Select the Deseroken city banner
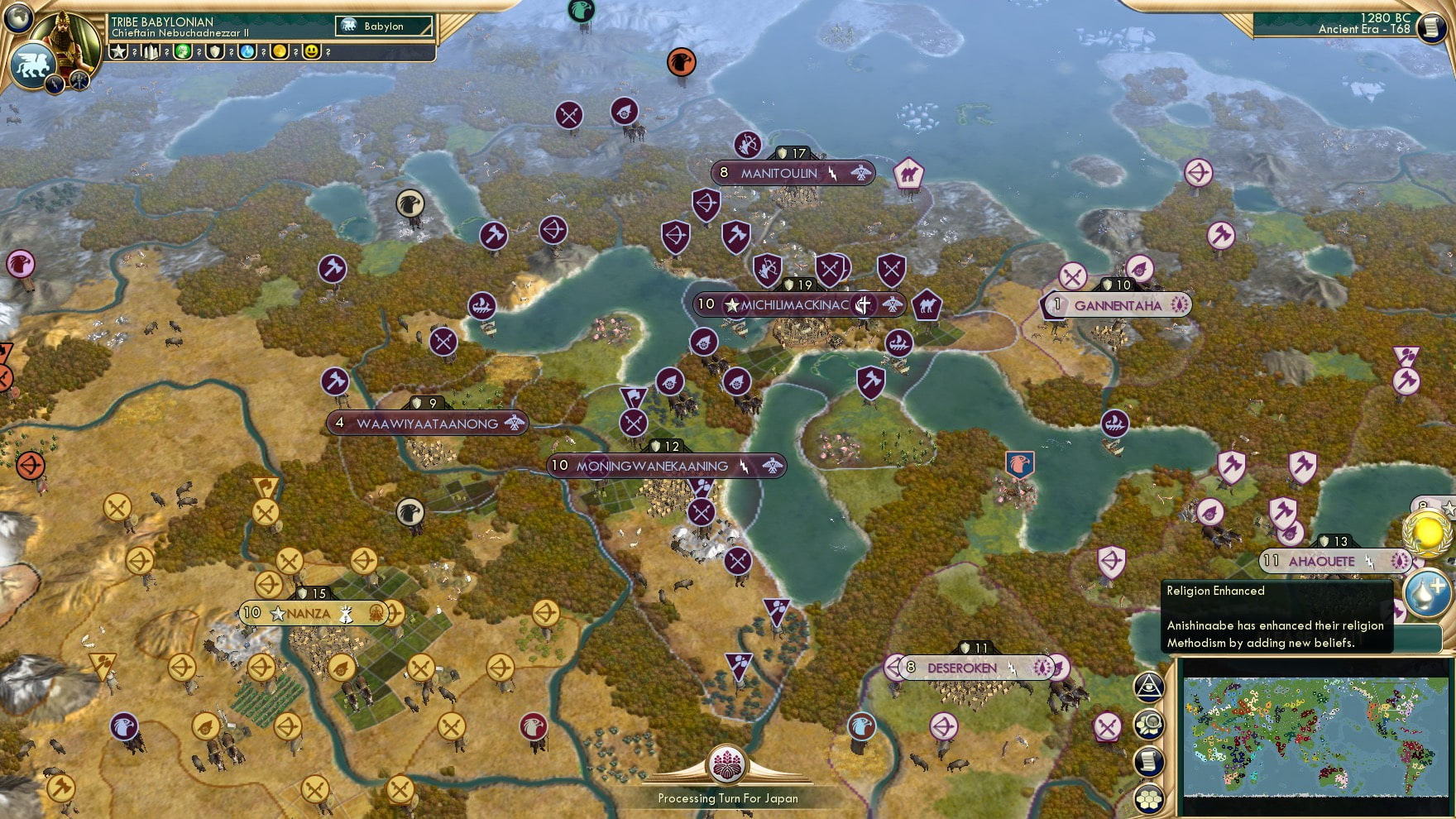Image resolution: width=1456 pixels, height=819 pixels. pos(976,666)
